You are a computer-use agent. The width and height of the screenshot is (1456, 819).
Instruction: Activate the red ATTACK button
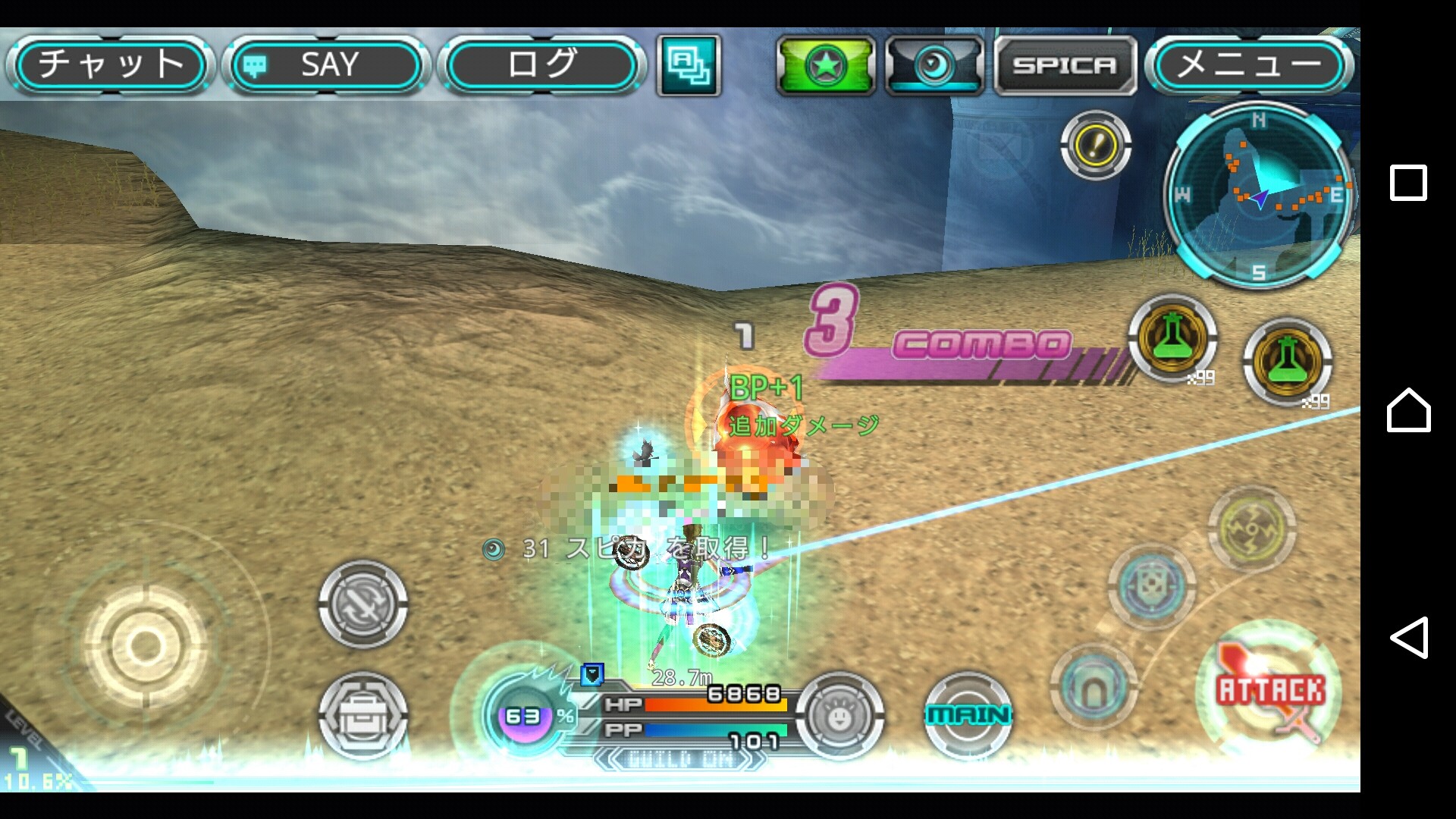click(x=1270, y=692)
